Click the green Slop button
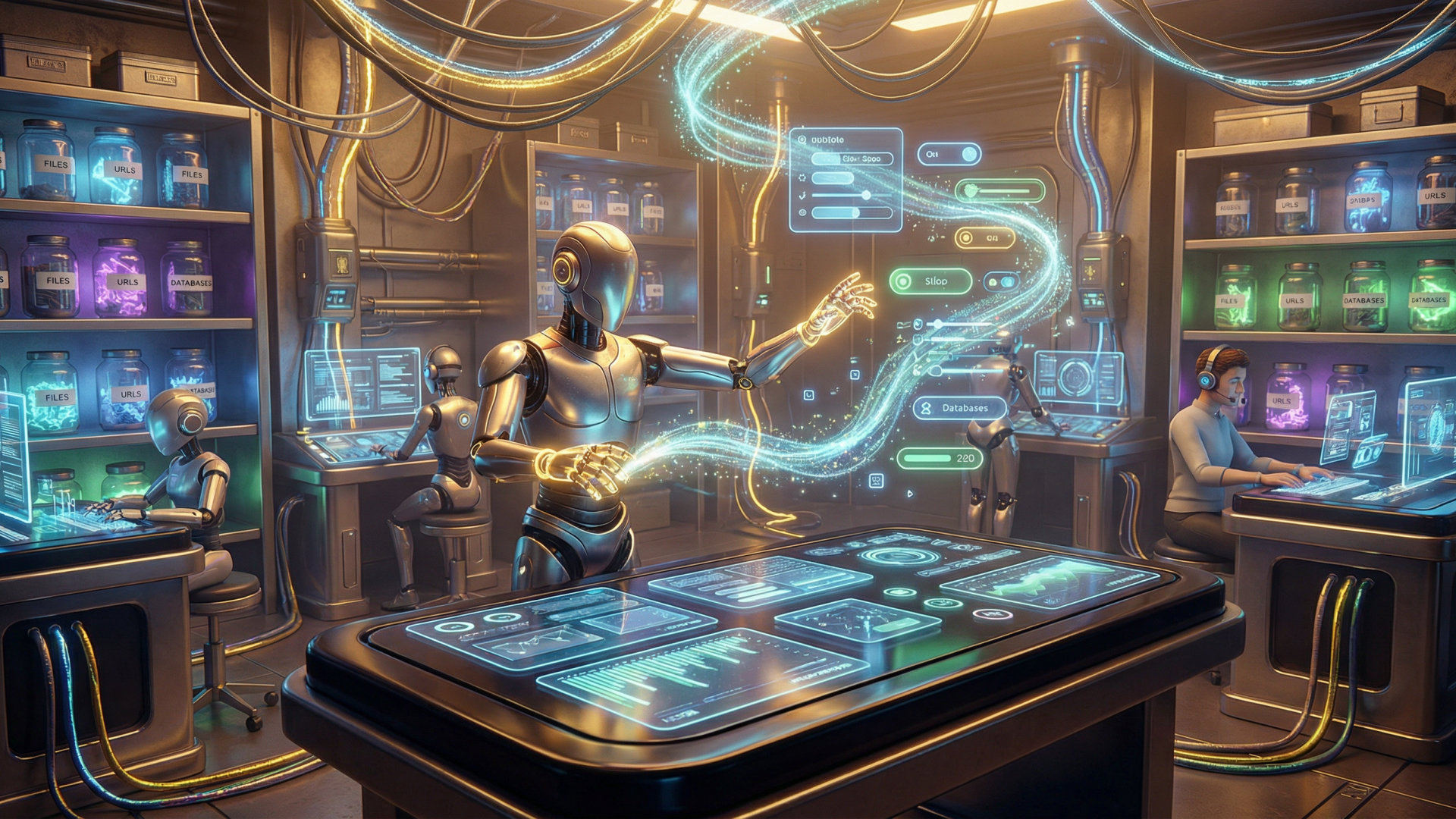 point(930,281)
